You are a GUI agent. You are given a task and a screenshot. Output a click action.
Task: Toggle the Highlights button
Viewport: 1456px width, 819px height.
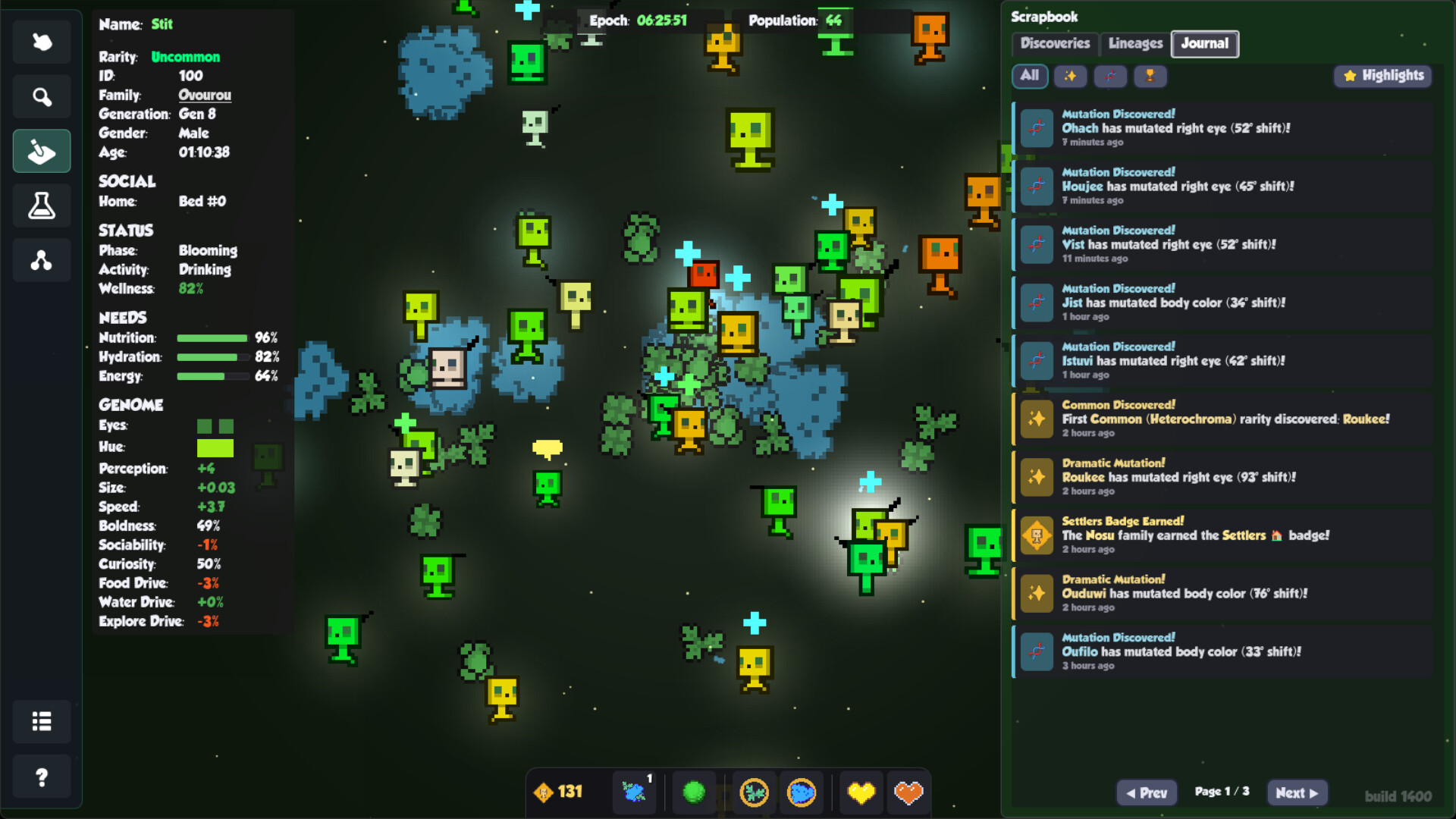[x=1383, y=76]
